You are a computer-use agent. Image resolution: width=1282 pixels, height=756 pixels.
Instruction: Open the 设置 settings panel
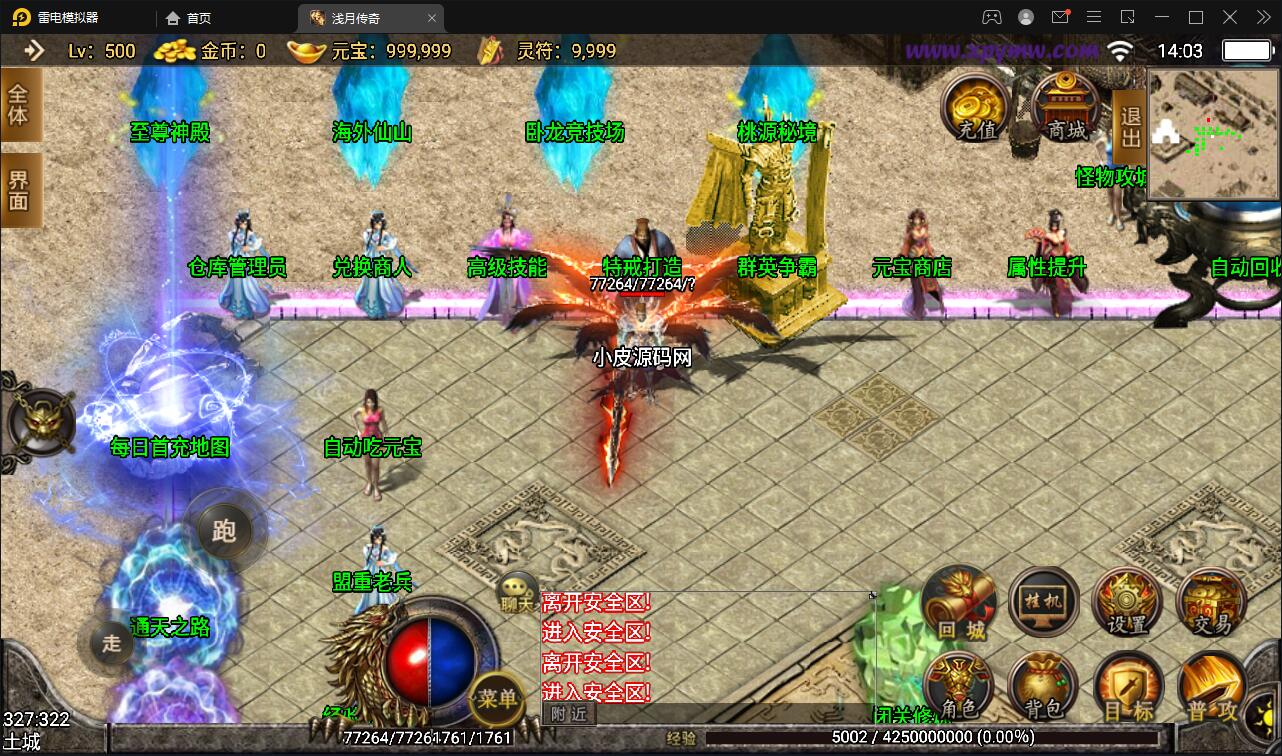pyautogui.click(x=1128, y=602)
